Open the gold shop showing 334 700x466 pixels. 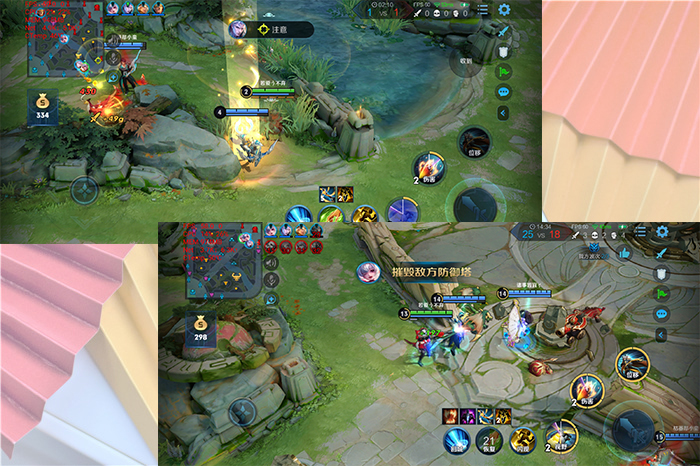click(42, 108)
